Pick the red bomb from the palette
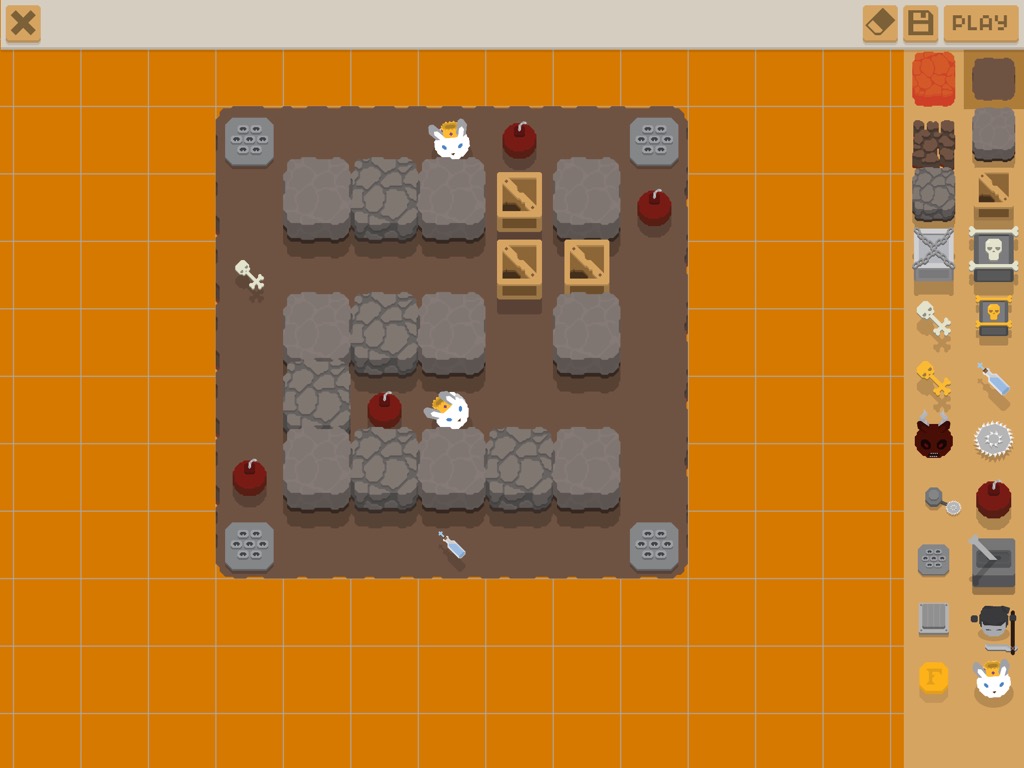The height and width of the screenshot is (768, 1024). (x=993, y=498)
